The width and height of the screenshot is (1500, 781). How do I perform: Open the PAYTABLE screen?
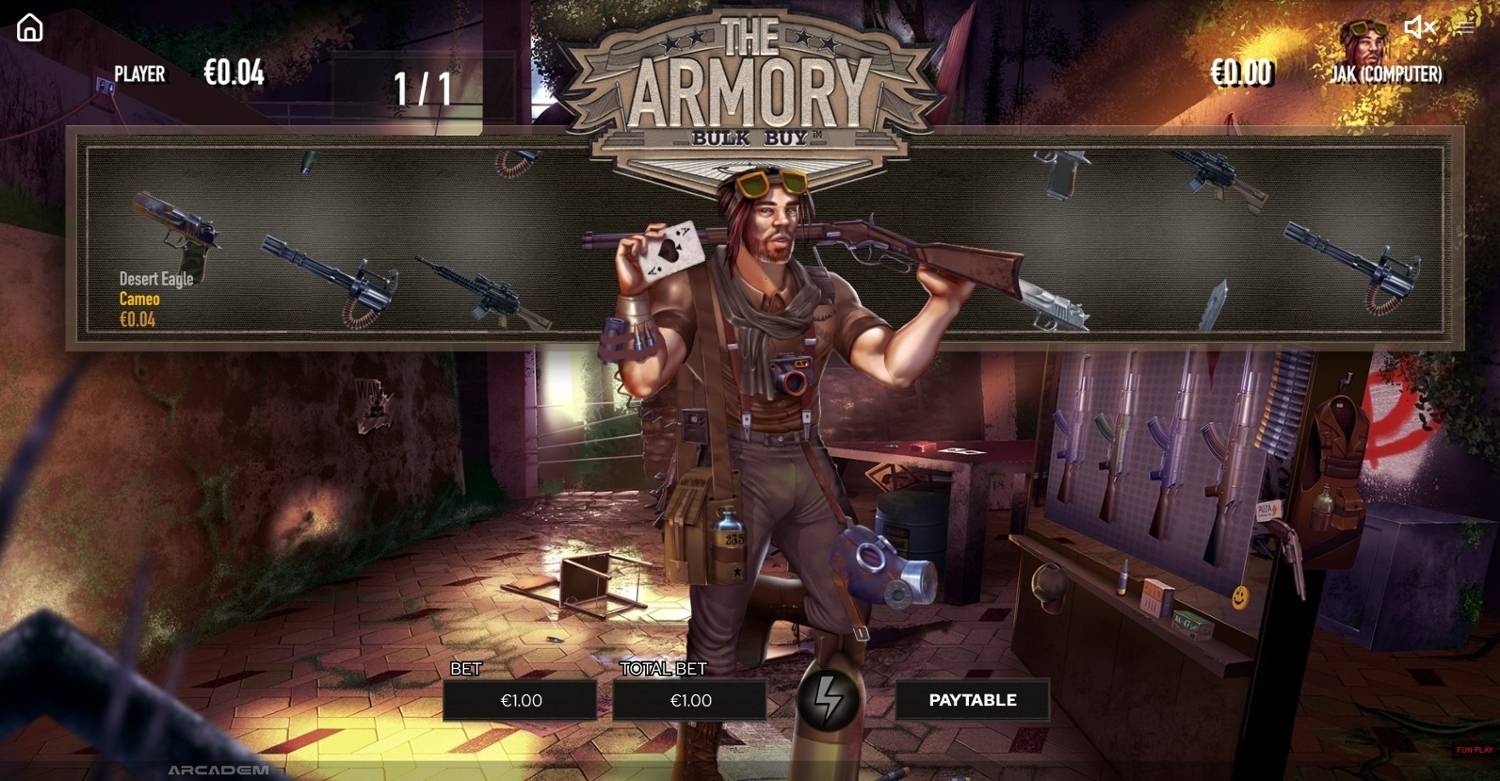[973, 700]
